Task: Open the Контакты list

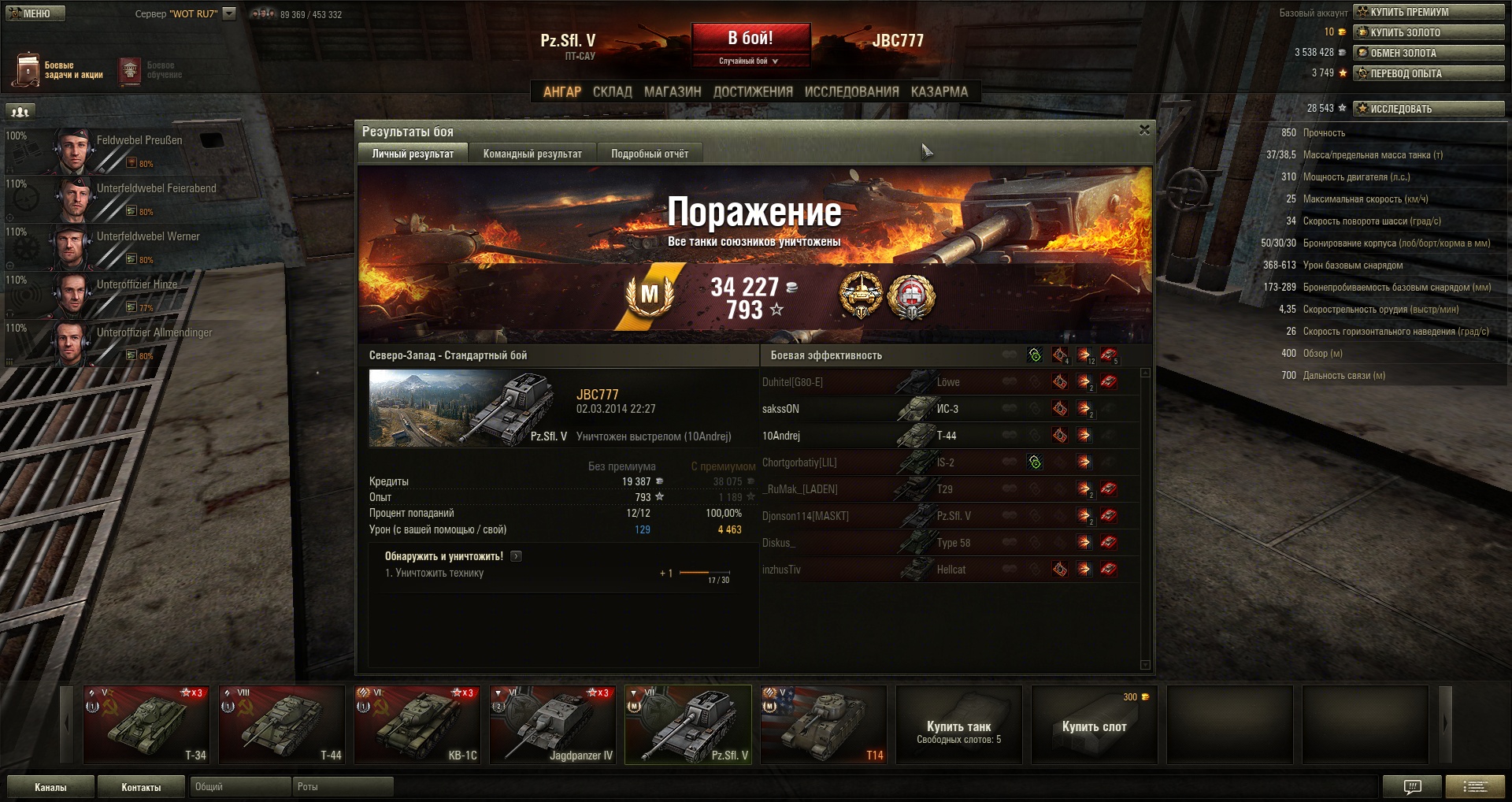Action: (x=141, y=787)
